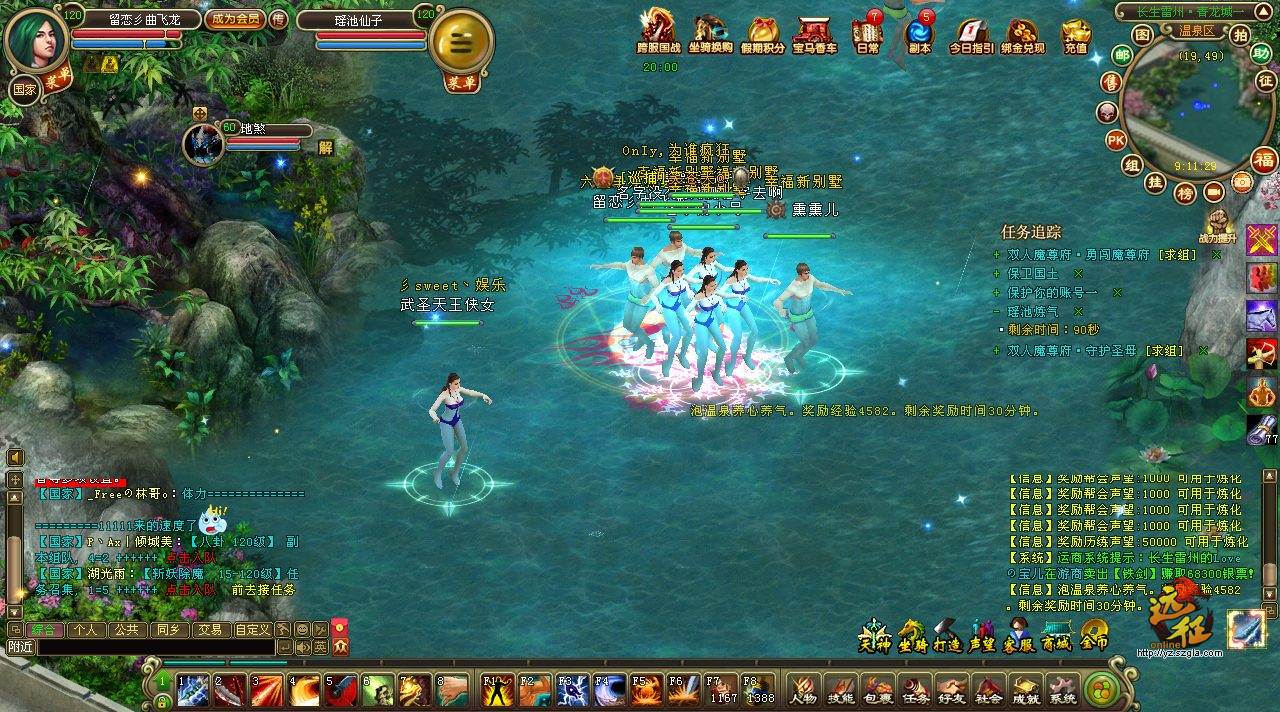Viewport: 1280px width, 712px height.
Task: Switch chat to the 个人 tab
Action: pyautogui.click(x=85, y=630)
